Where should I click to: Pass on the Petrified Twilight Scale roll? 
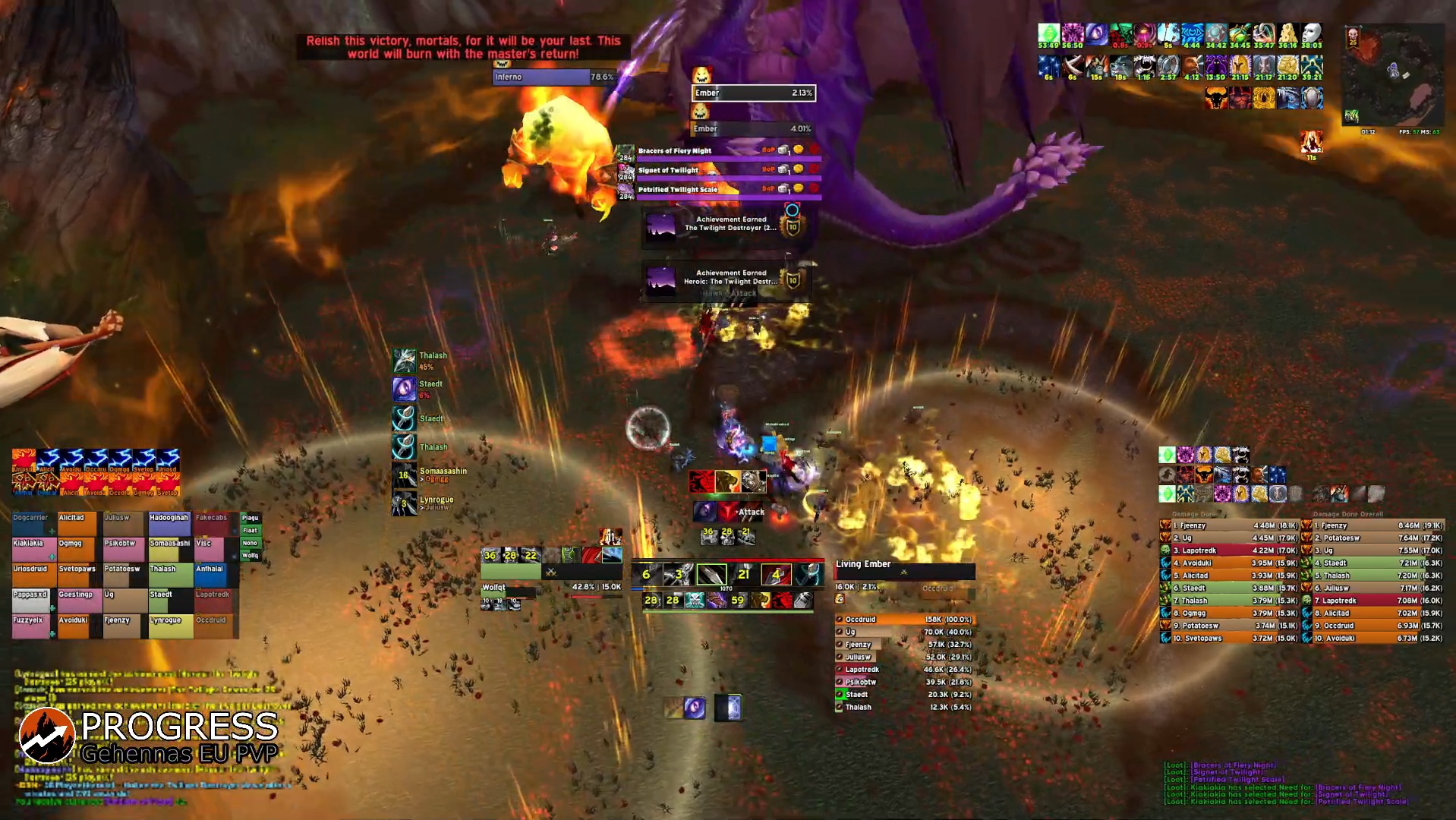pyautogui.click(x=814, y=190)
